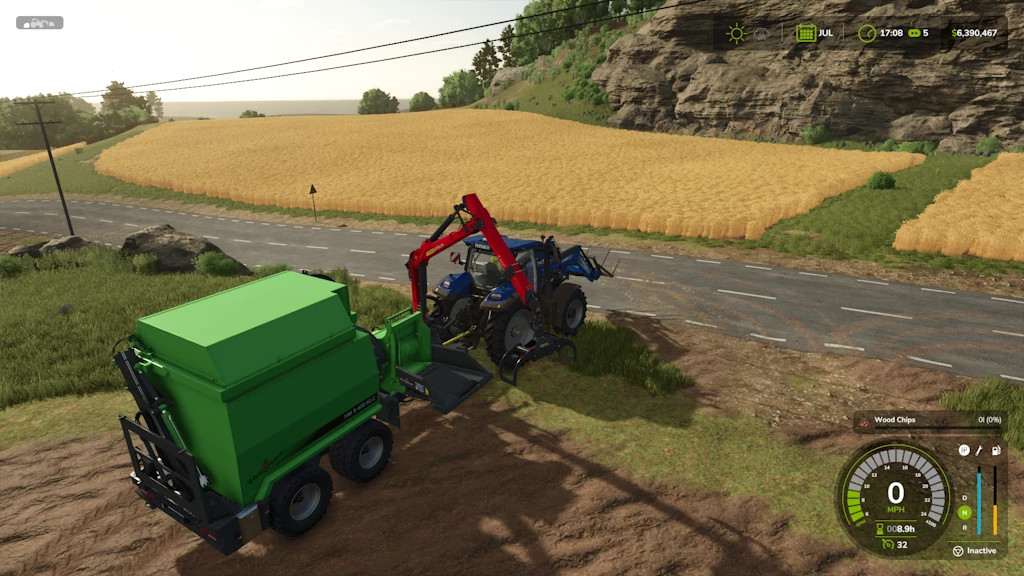Click the cruise control speed icon
The height and width of the screenshot is (576, 1024).
pos(886,545)
